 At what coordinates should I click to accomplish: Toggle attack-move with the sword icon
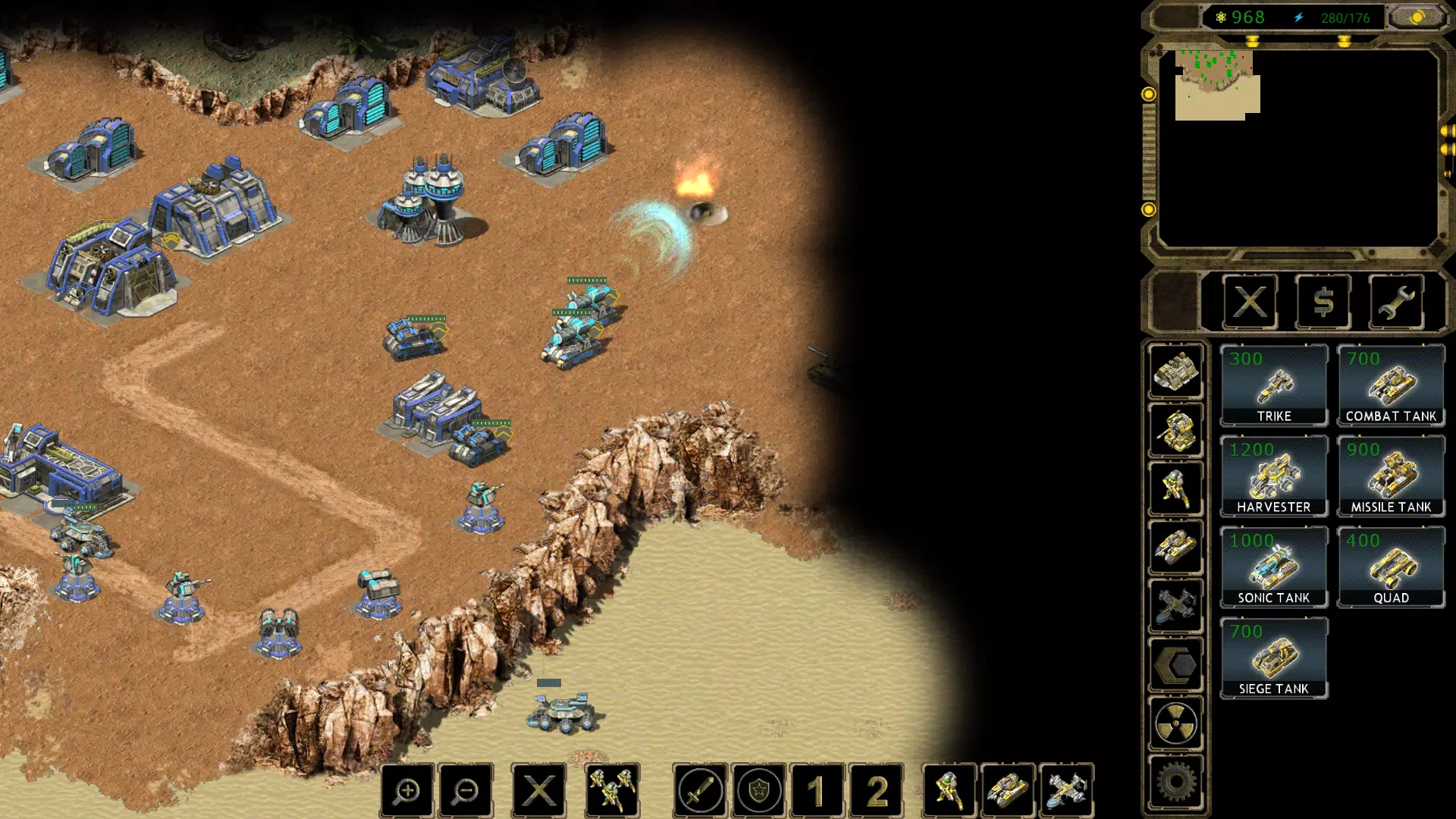pyautogui.click(x=700, y=789)
